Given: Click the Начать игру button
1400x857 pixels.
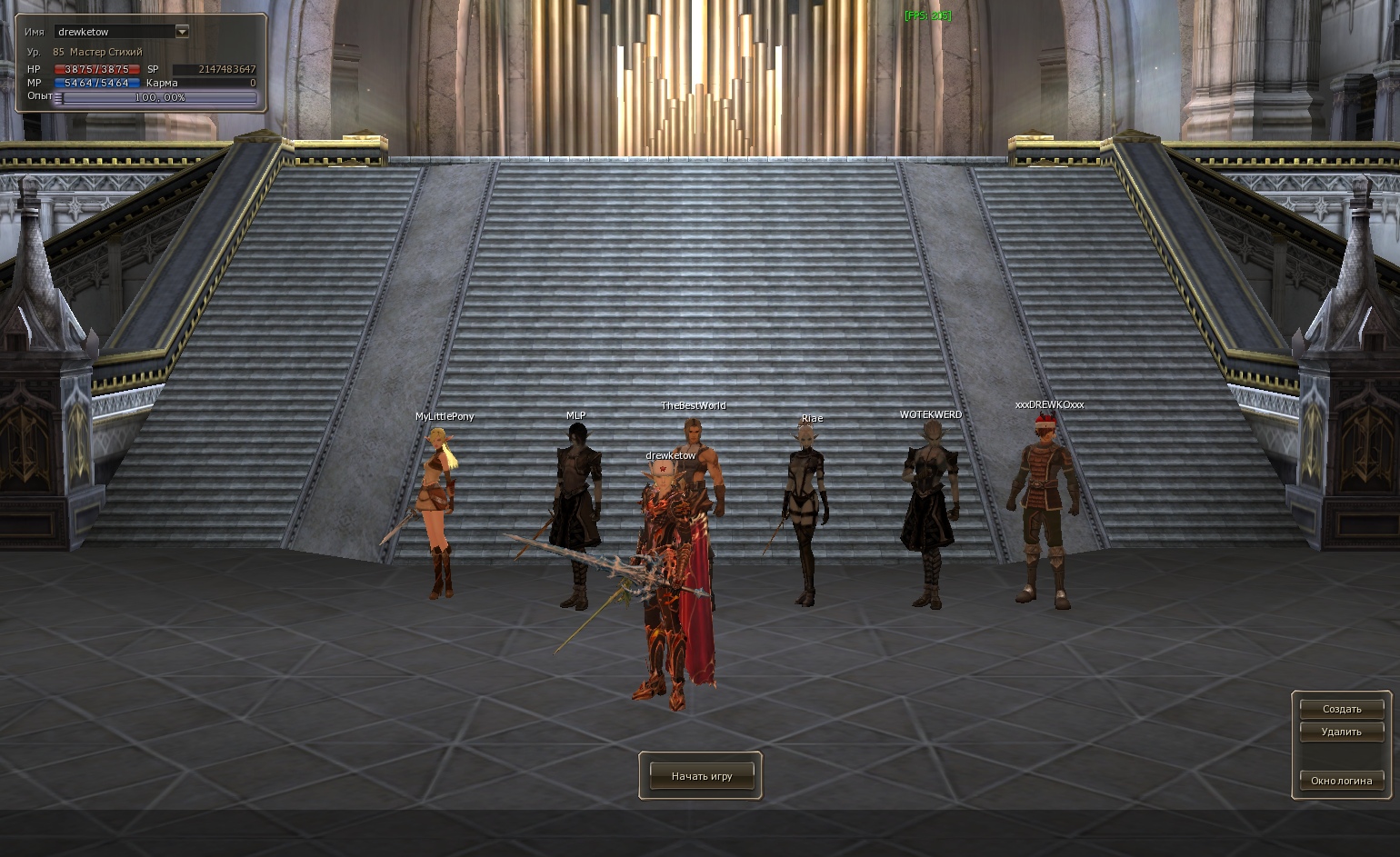Looking at the screenshot, I should 701,776.
